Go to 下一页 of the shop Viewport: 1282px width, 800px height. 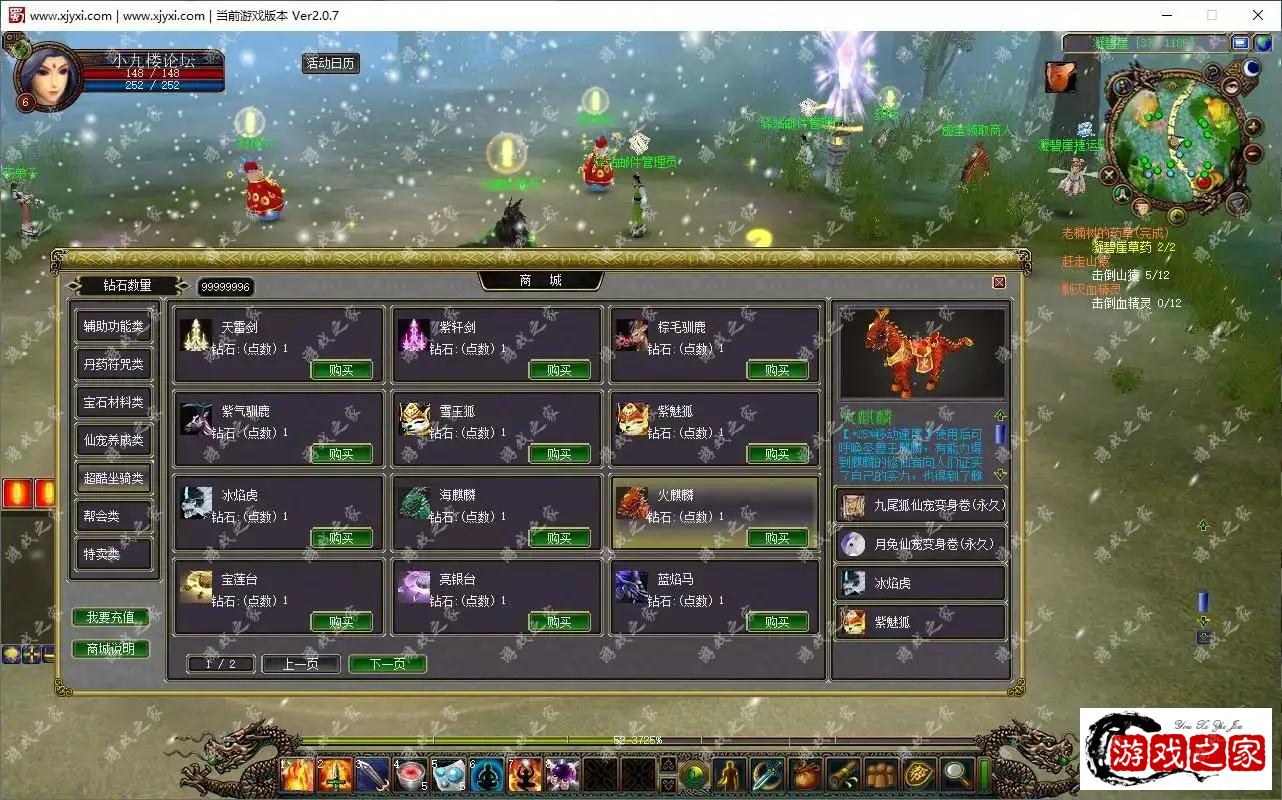[387, 664]
